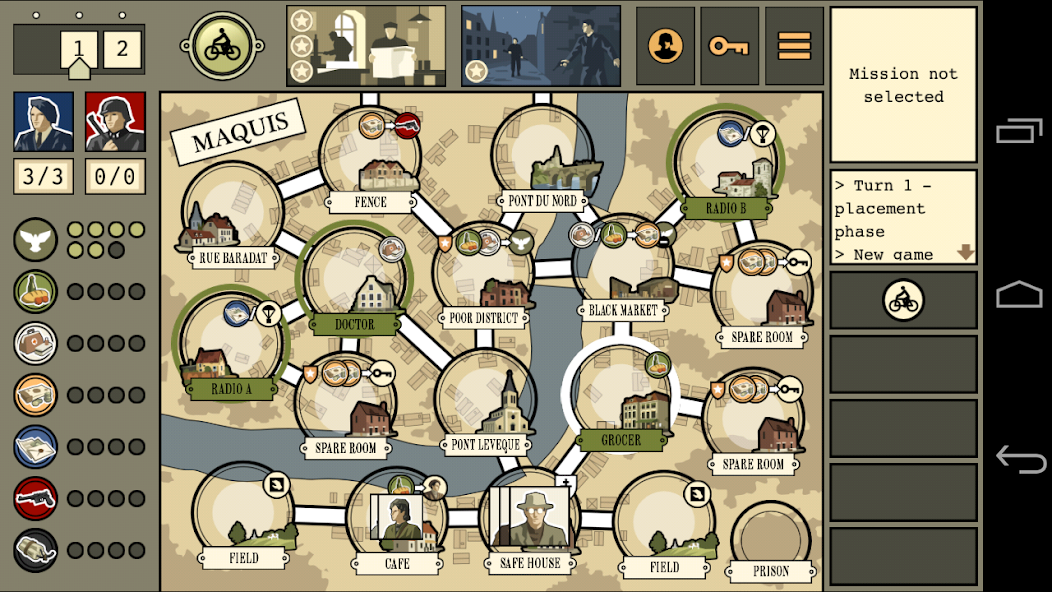The width and height of the screenshot is (1052, 592).
Task: Select the night patrol mission card
Action: [x=540, y=46]
